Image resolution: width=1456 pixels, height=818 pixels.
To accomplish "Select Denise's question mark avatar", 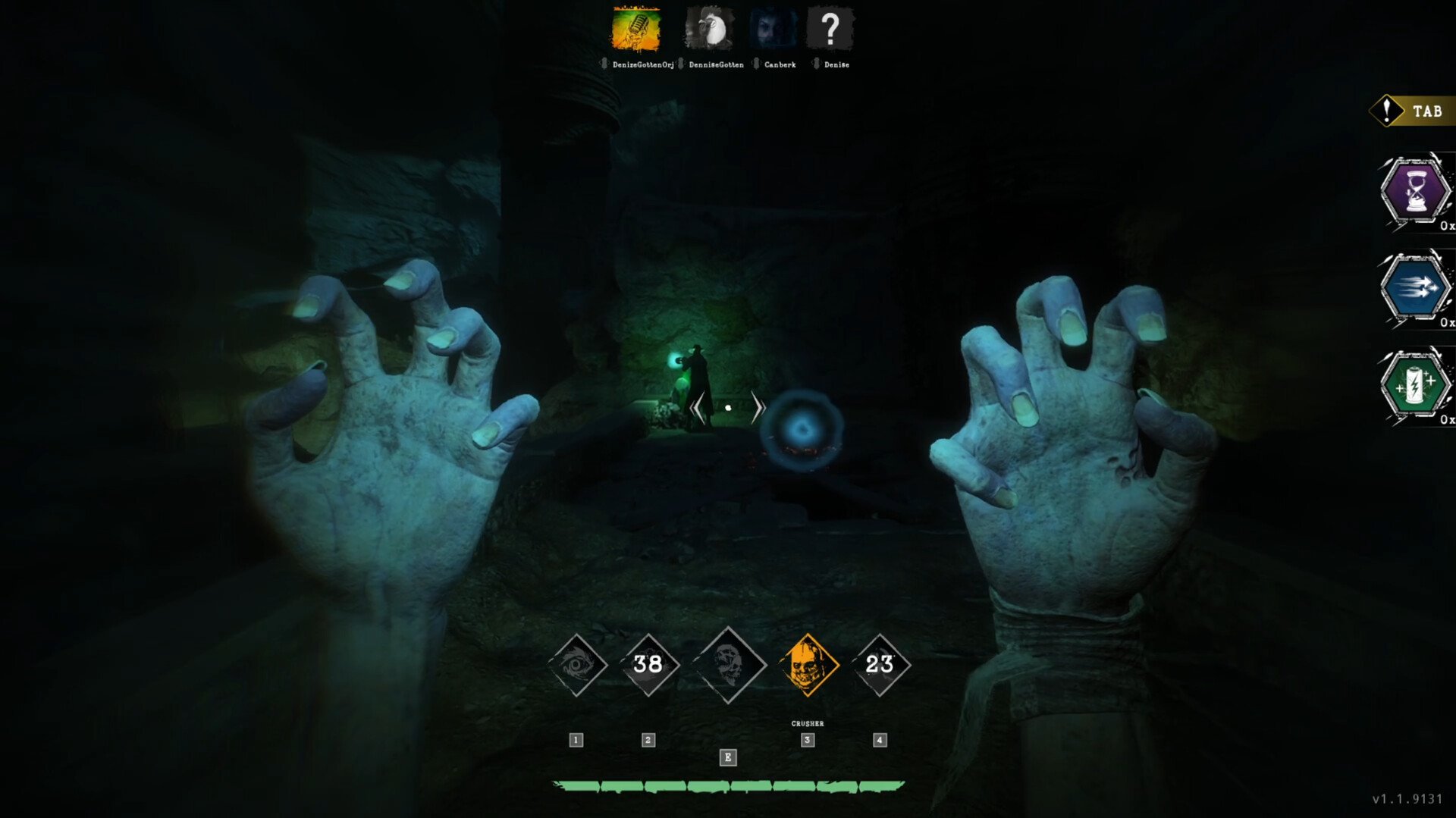I will pyautogui.click(x=830, y=30).
